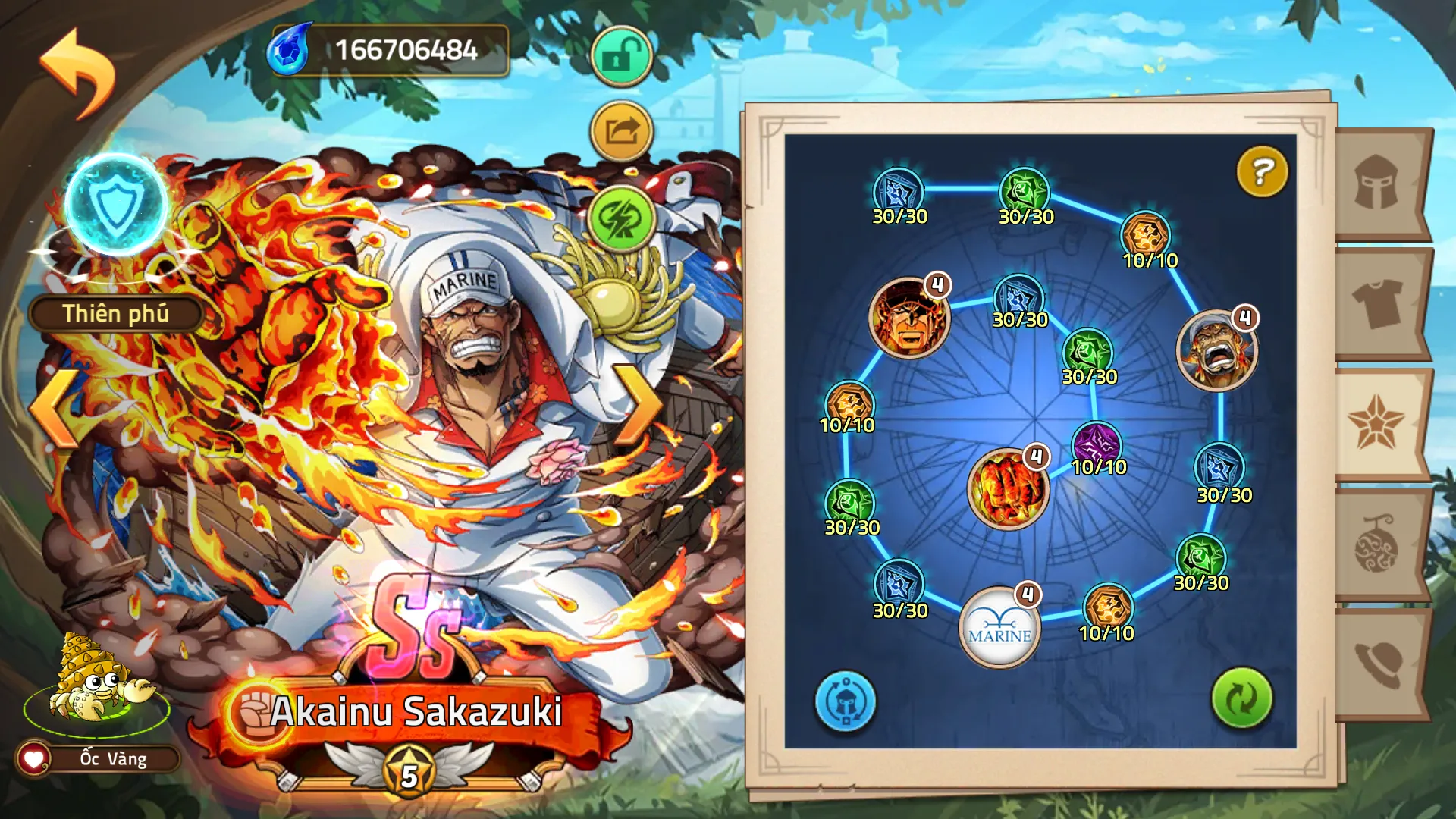Switch to the shirt tab
The width and height of the screenshot is (1456, 819).
(1376, 303)
